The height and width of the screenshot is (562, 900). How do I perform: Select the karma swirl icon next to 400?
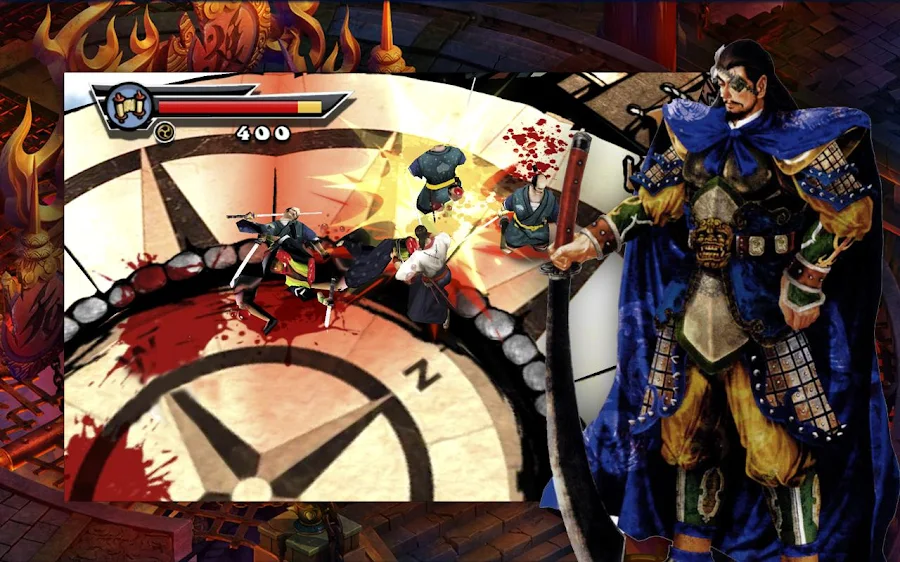click(x=161, y=133)
